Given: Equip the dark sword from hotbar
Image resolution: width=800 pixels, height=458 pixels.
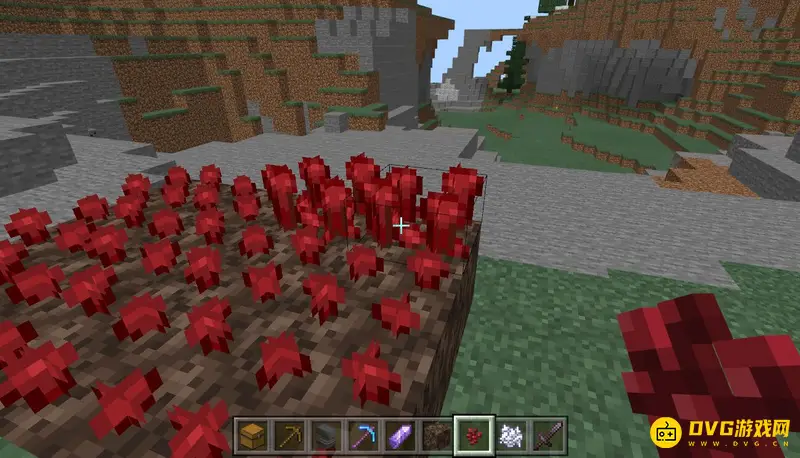Looking at the screenshot, I should click(x=546, y=436).
